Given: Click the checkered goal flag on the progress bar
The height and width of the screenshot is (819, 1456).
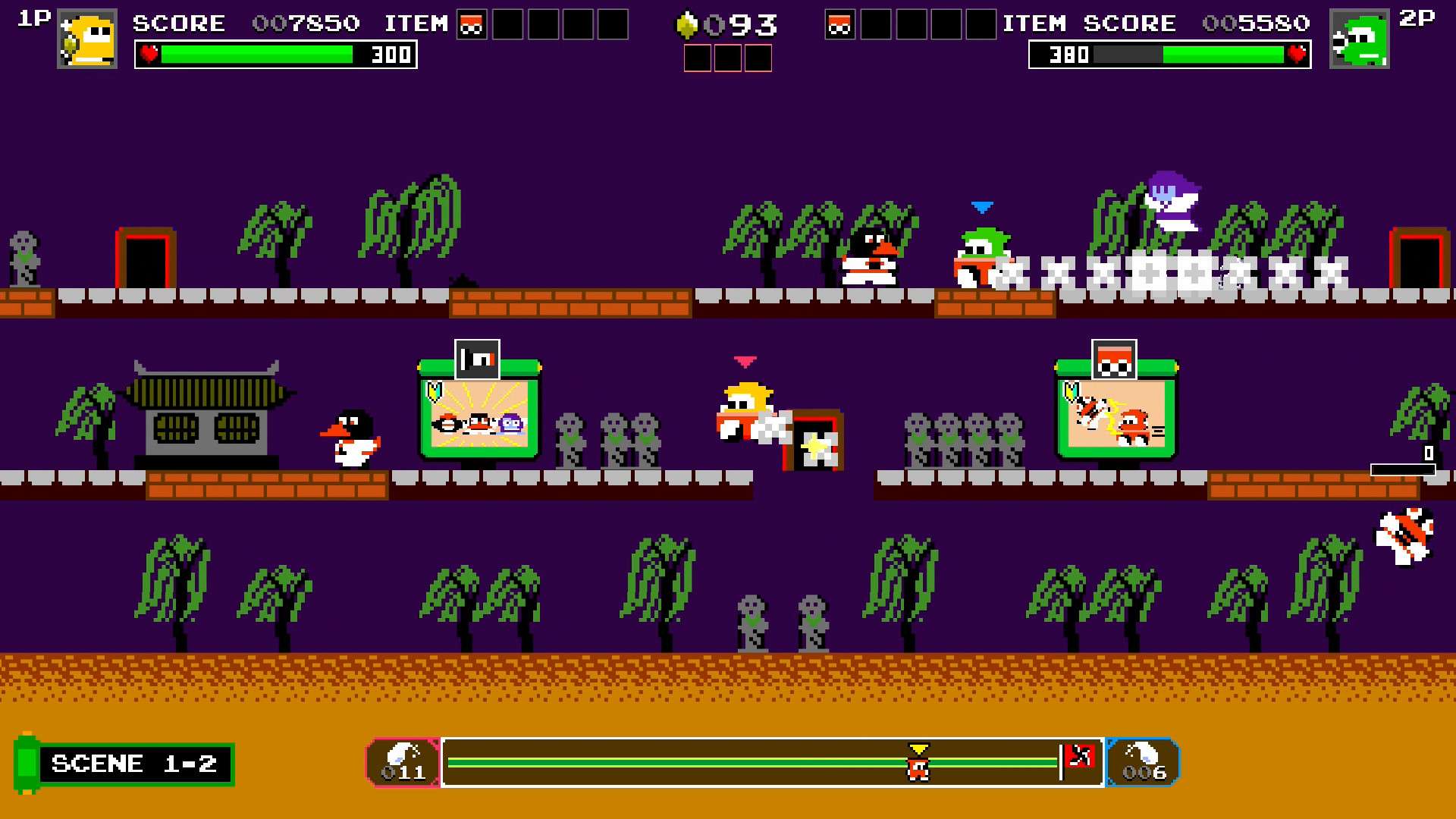Looking at the screenshot, I should [1080, 755].
